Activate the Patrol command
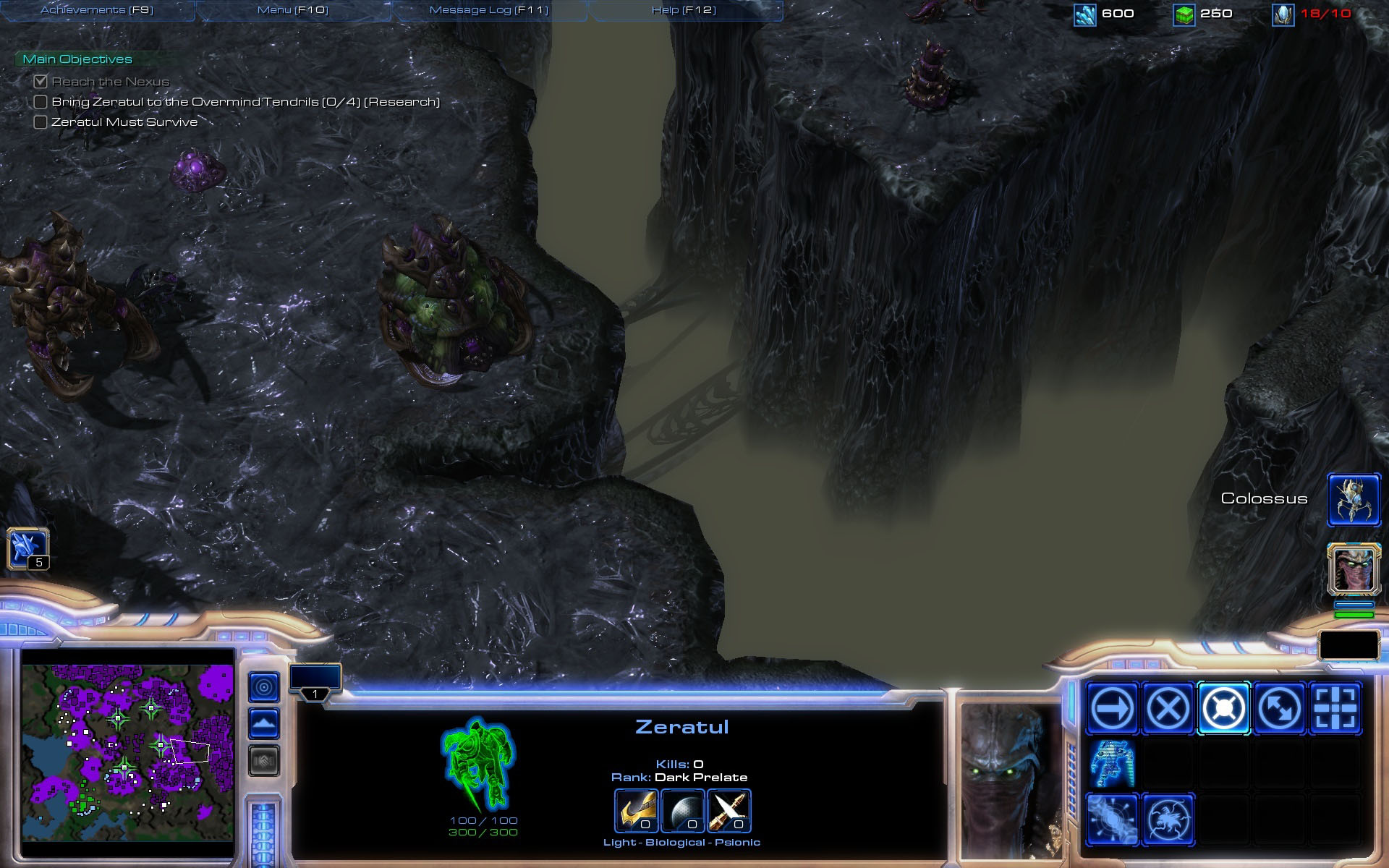 click(1279, 708)
